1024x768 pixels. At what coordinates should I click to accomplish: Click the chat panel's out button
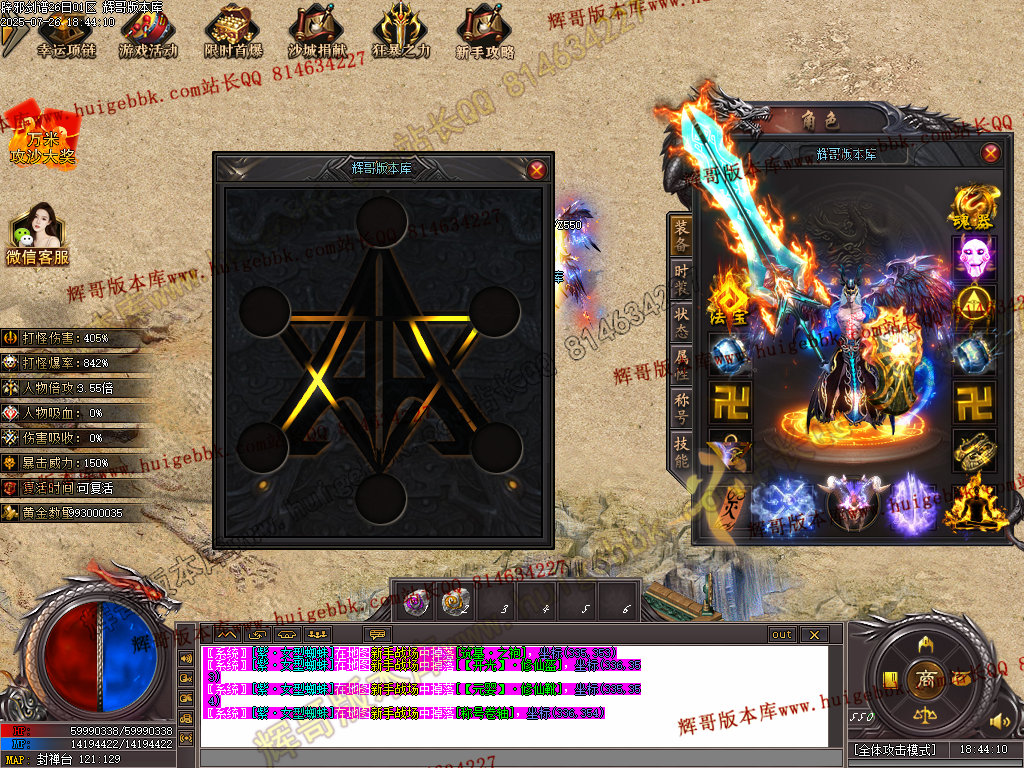781,635
